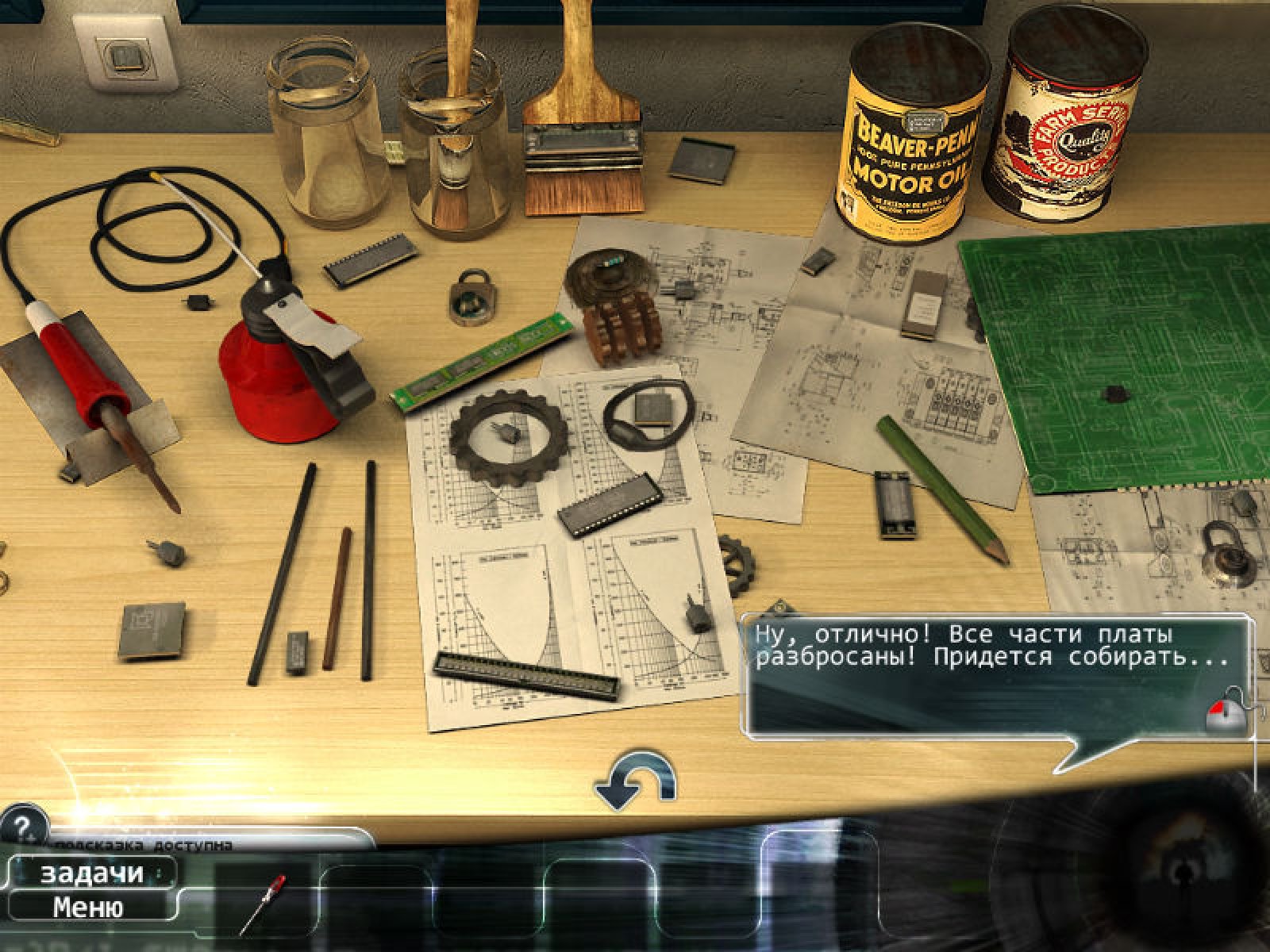This screenshot has width=1270, height=952.
Task: Open the задачи (tasks) list
Action: tap(91, 873)
